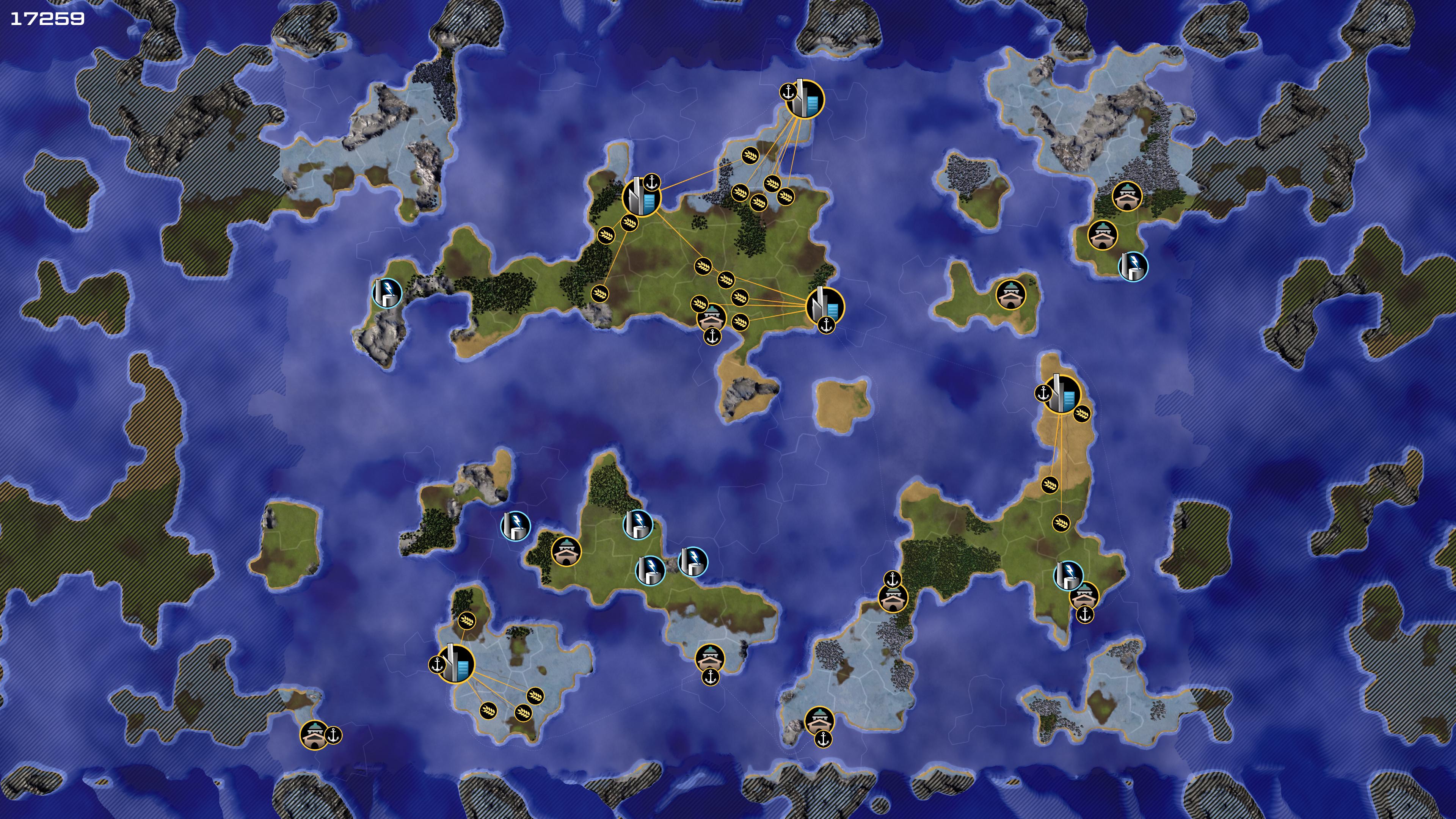Click the city marker on the sandy desert peninsula
The width and height of the screenshot is (1456, 819).
[1062, 394]
